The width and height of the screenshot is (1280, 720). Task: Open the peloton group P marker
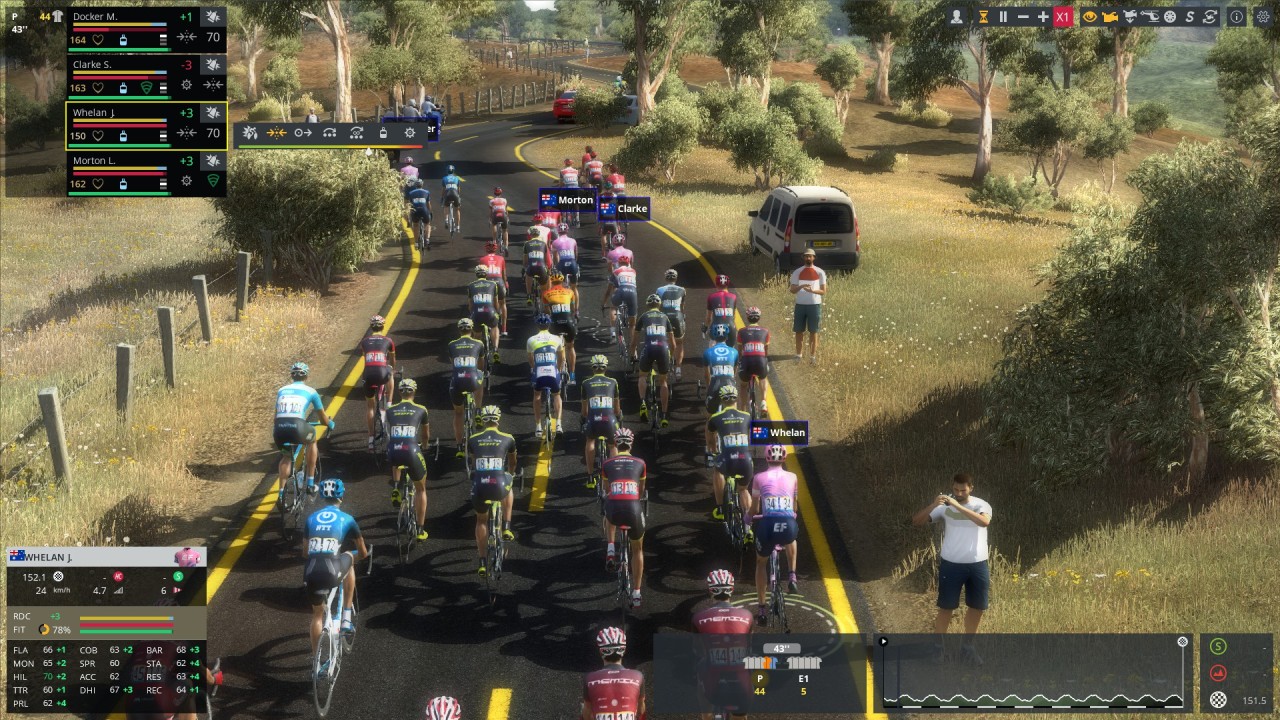coord(760,685)
